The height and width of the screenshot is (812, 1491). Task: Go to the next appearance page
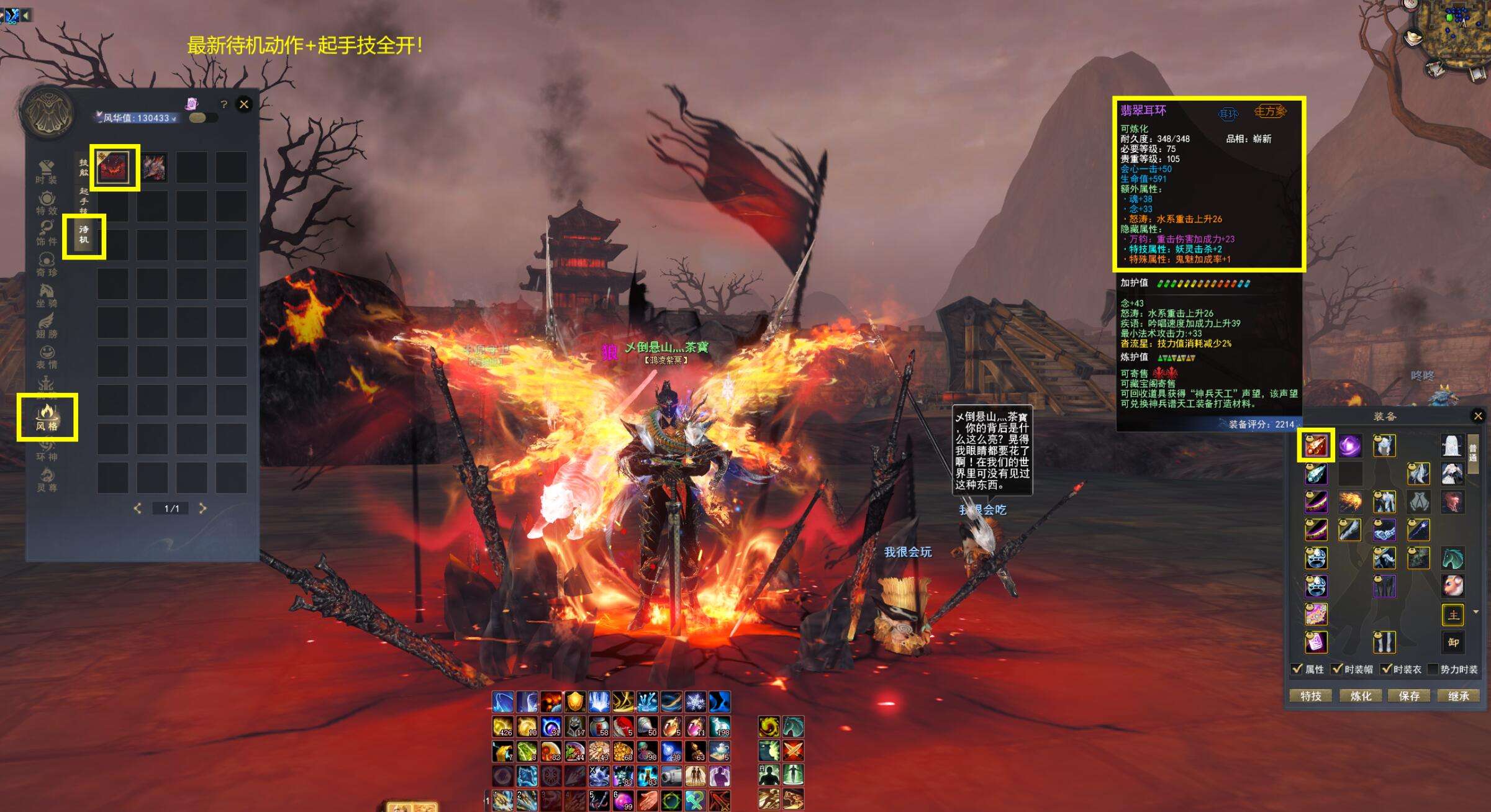(x=202, y=508)
